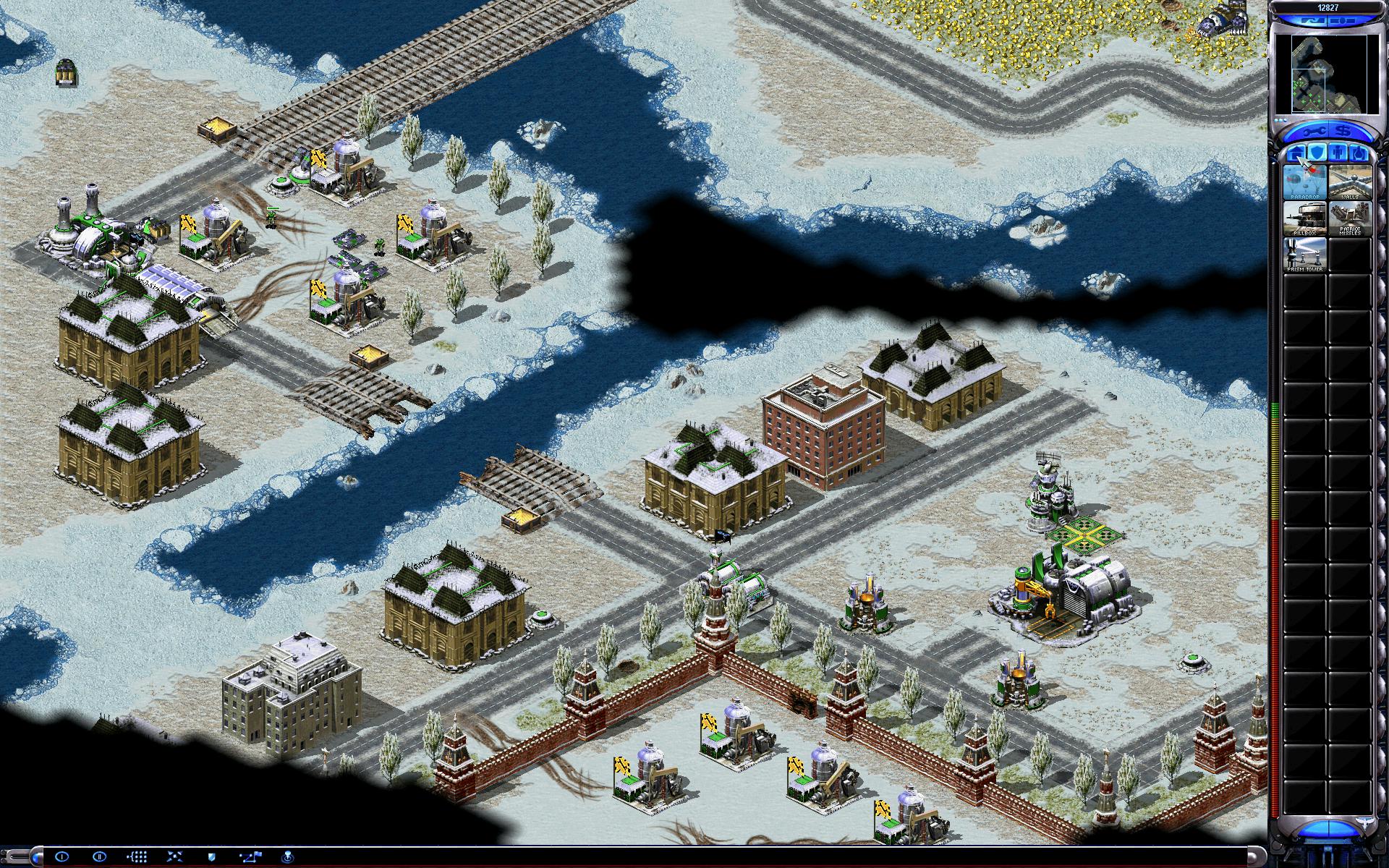1389x868 pixels.
Task: Switch to the structures build tab
Action: point(1295,153)
